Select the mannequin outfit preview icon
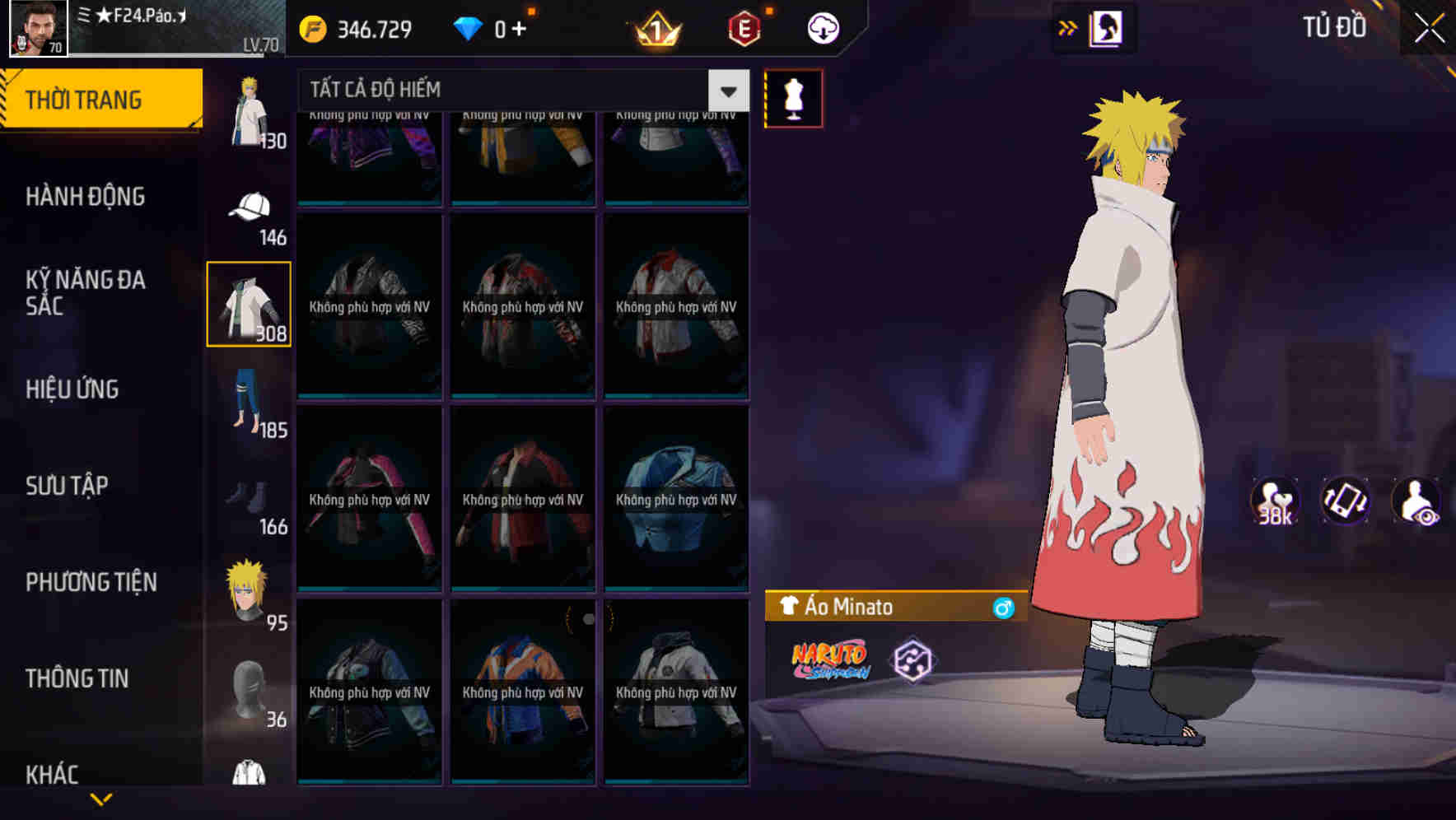Image resolution: width=1456 pixels, height=820 pixels. 793,97
